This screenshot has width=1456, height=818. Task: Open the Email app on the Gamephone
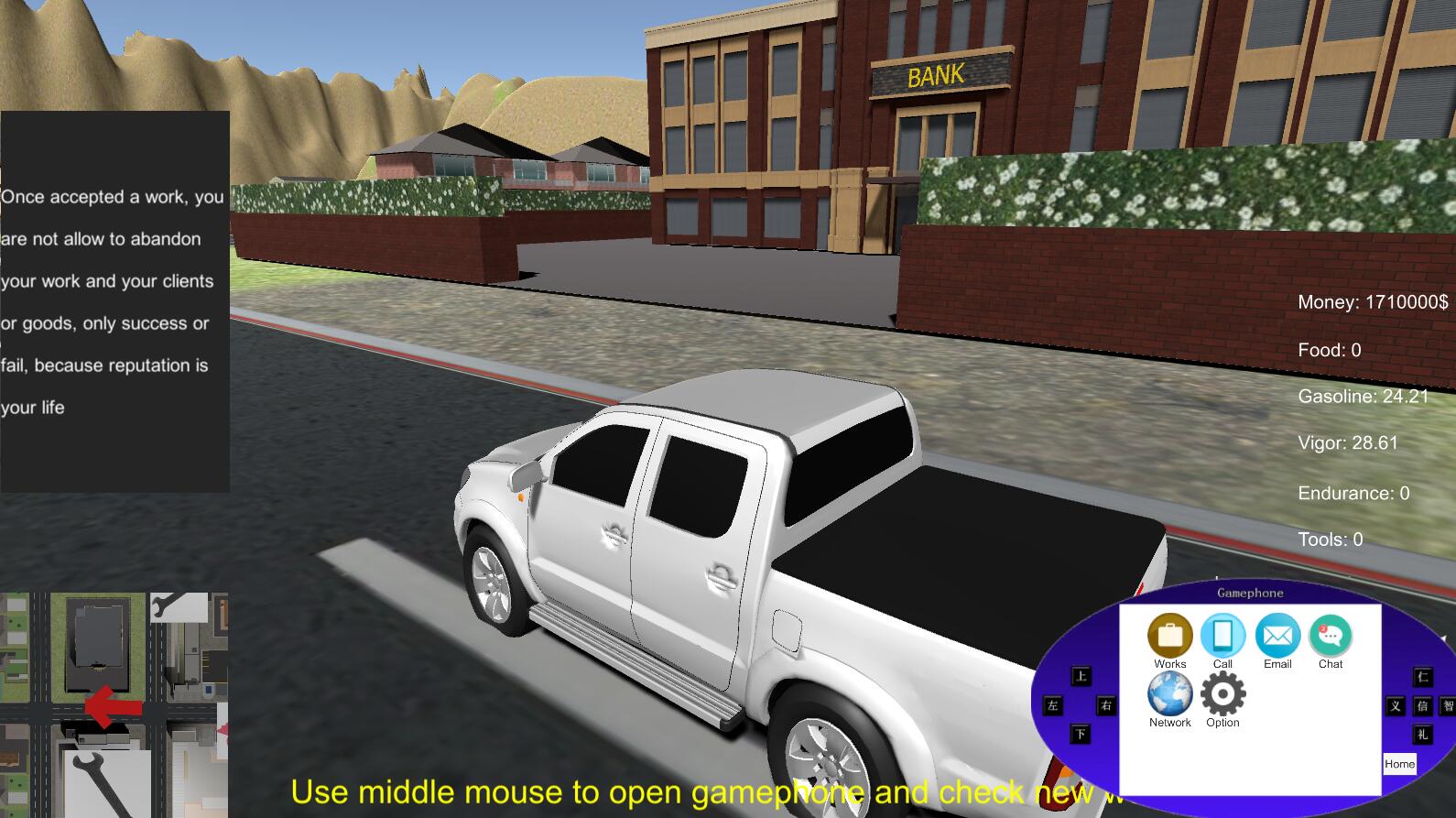click(x=1277, y=633)
